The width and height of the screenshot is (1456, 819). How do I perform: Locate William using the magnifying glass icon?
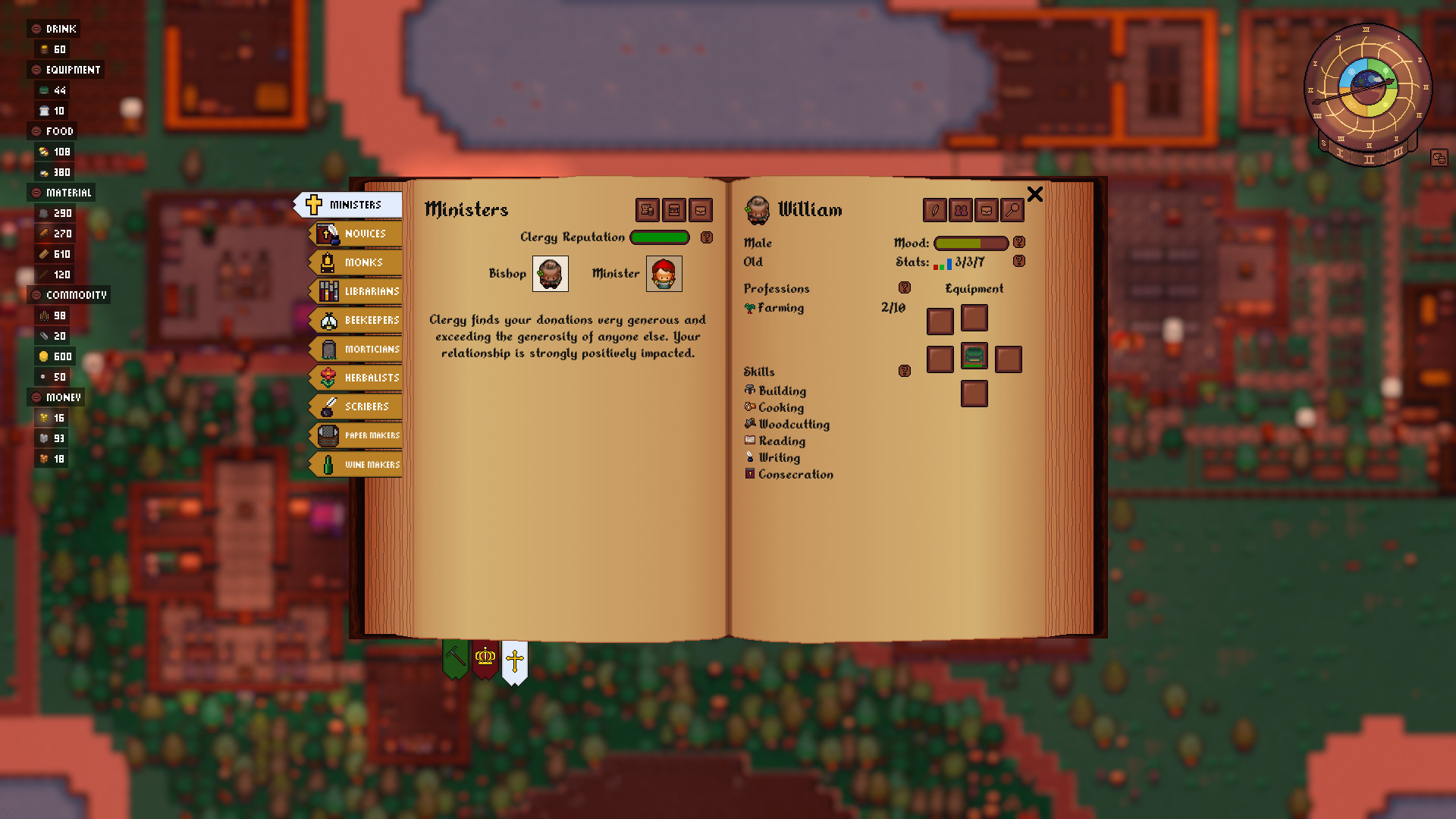1012,210
